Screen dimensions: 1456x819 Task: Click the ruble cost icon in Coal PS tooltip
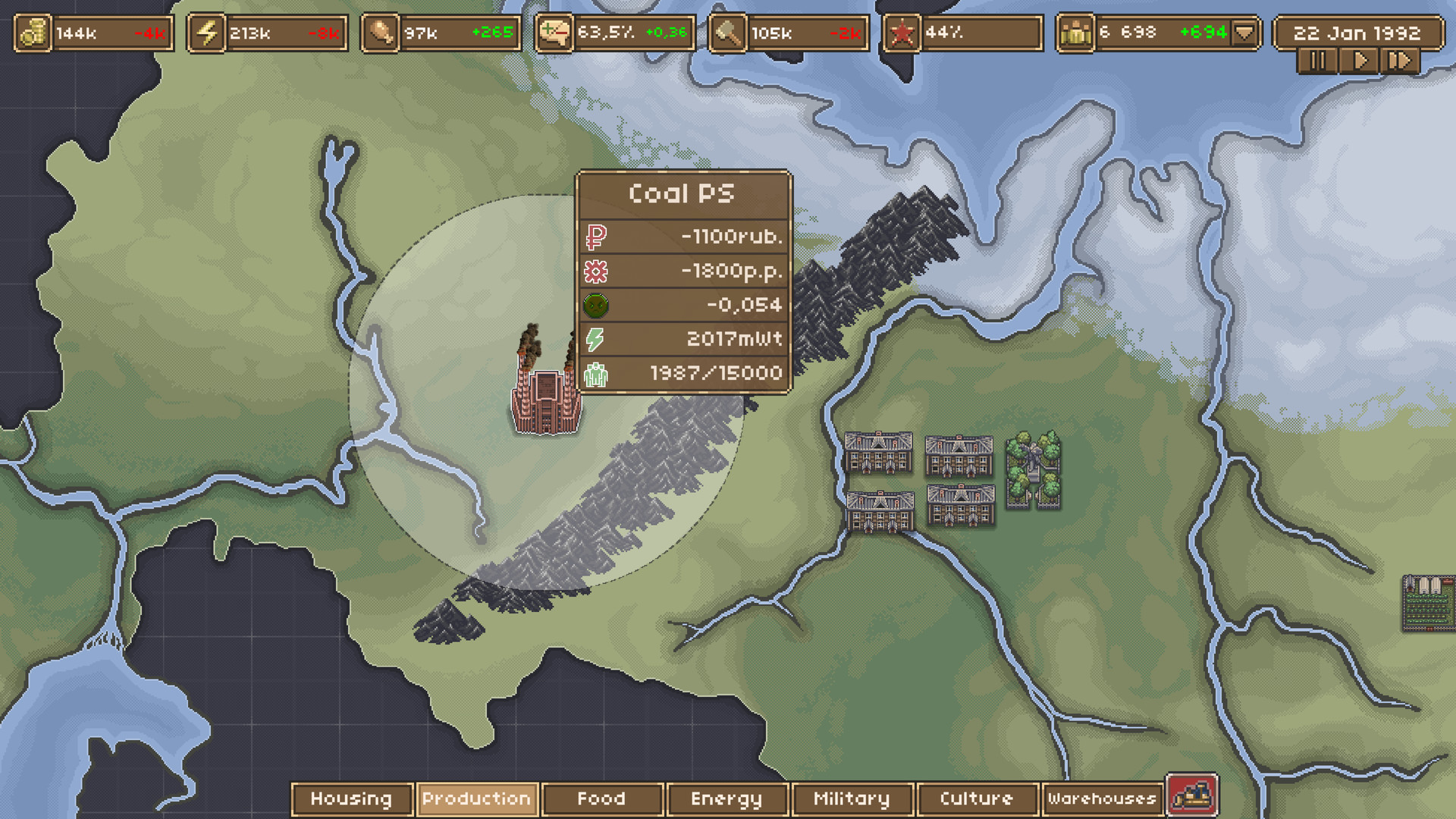coord(596,236)
